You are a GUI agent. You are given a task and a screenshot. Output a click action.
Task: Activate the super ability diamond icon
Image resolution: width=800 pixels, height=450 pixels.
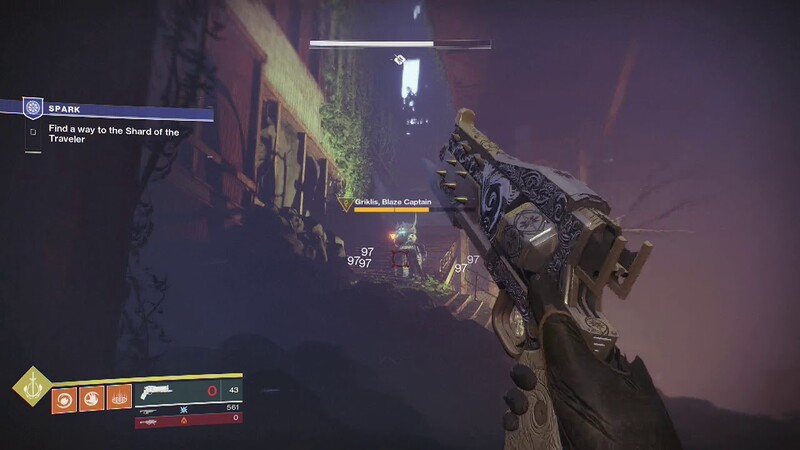(30, 388)
